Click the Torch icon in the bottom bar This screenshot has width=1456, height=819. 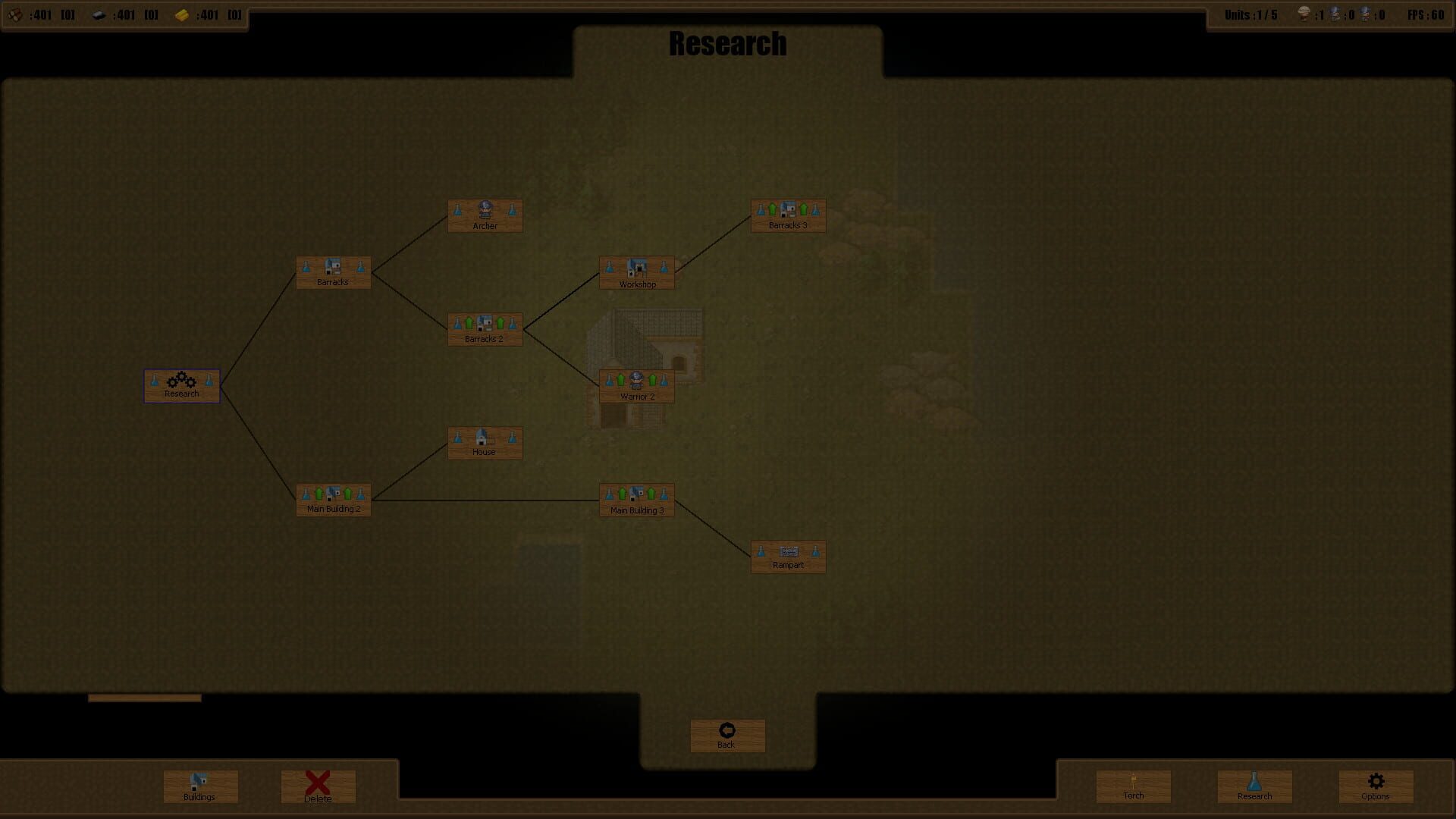tap(1133, 786)
